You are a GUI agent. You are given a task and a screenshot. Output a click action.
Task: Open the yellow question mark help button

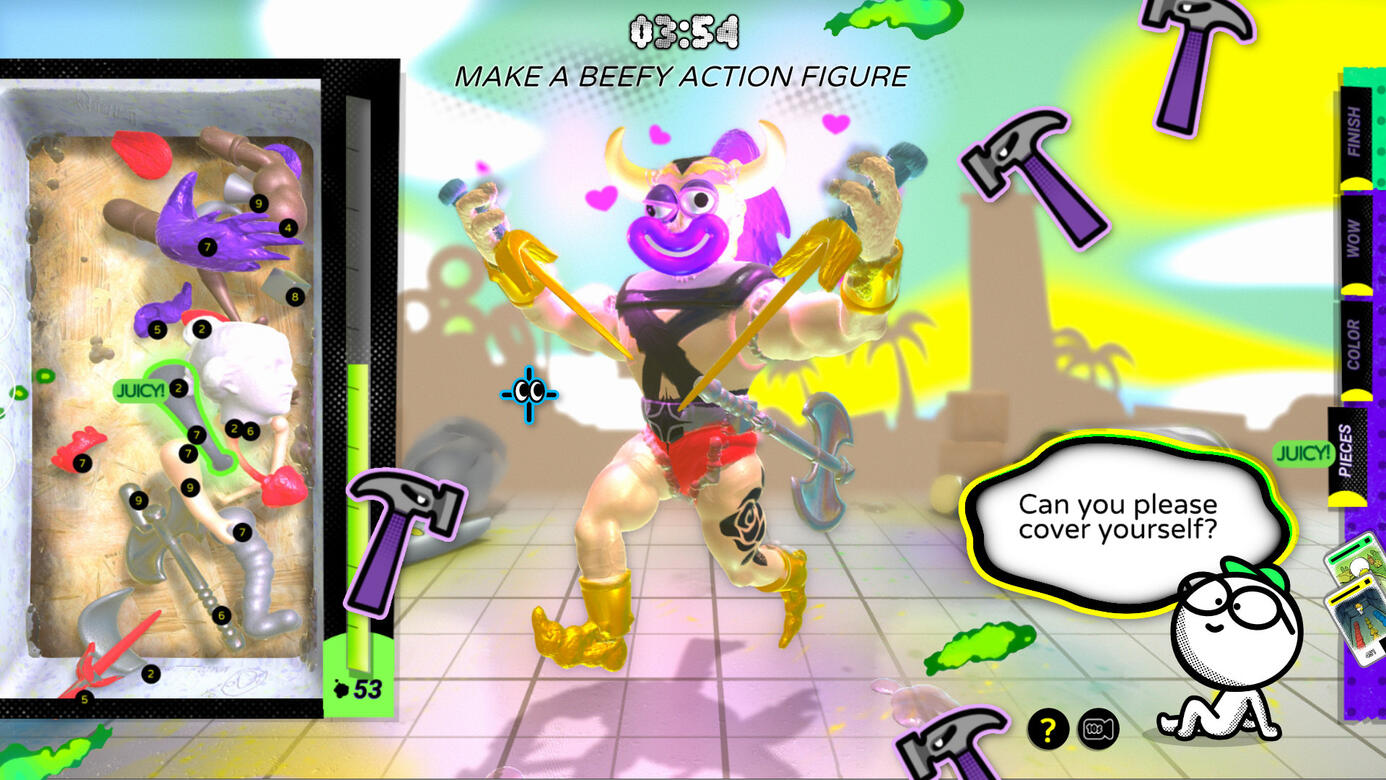click(1047, 730)
